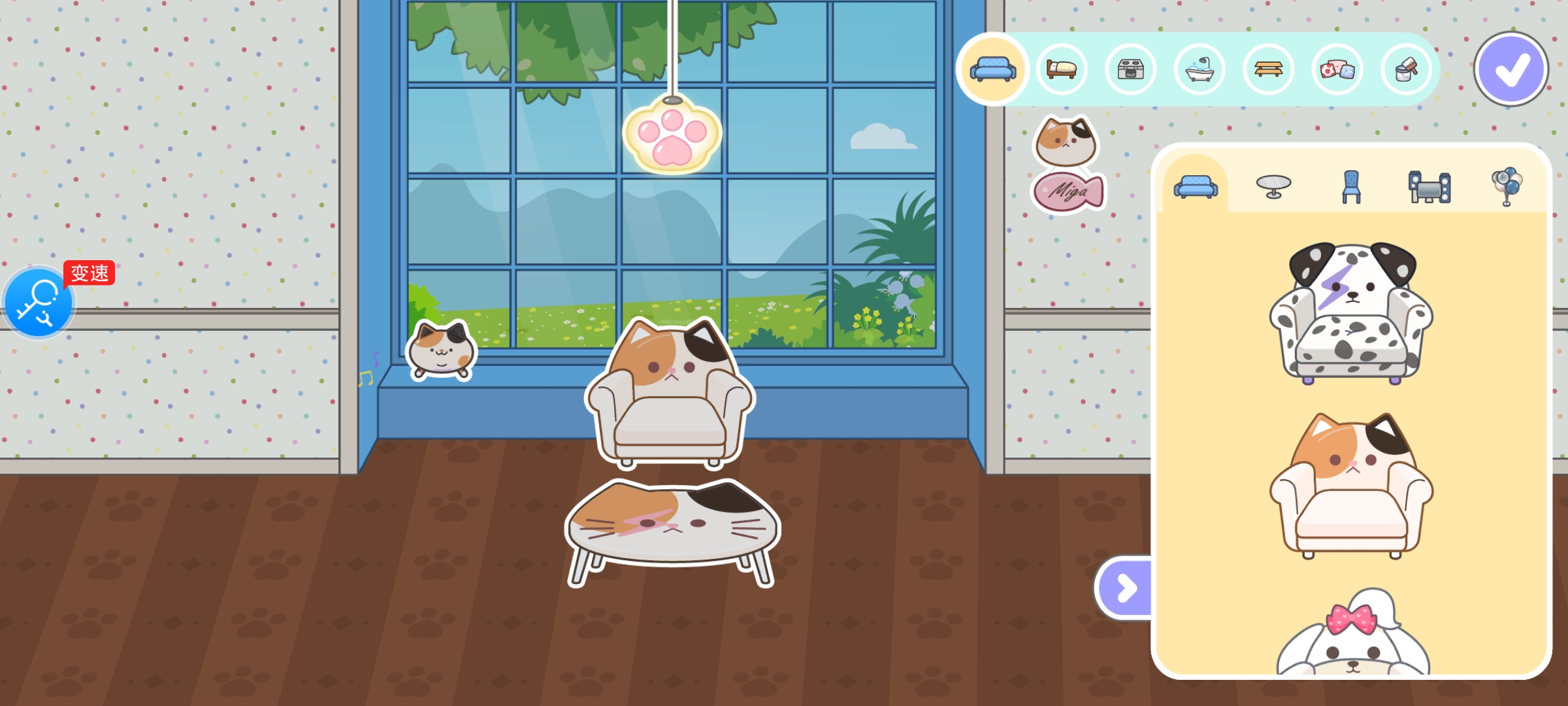This screenshot has width=1568, height=706.
Task: Choose the bathtub bathroom category
Action: click(1200, 69)
